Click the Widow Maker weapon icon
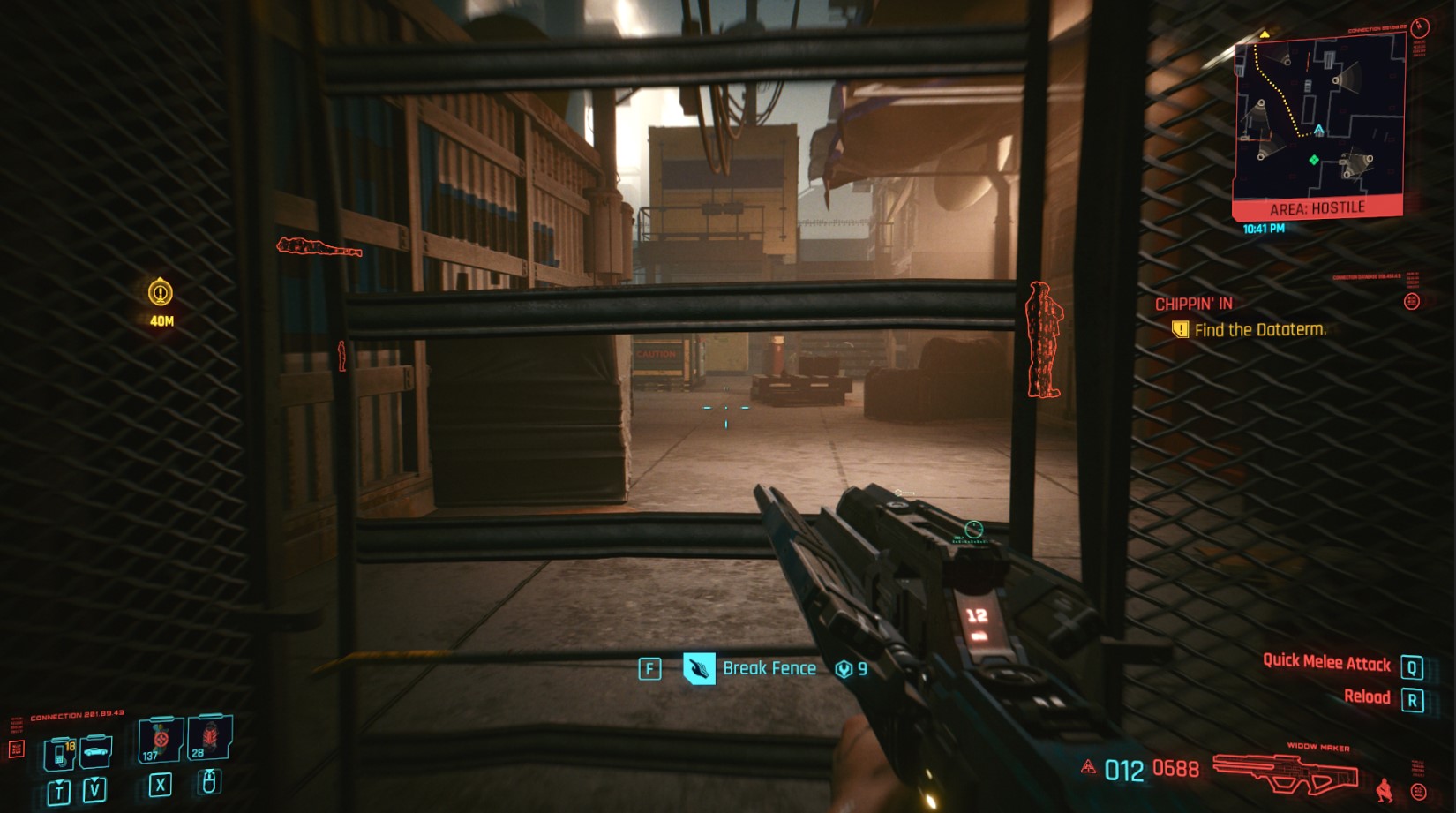1456x813 pixels. coord(1286,772)
